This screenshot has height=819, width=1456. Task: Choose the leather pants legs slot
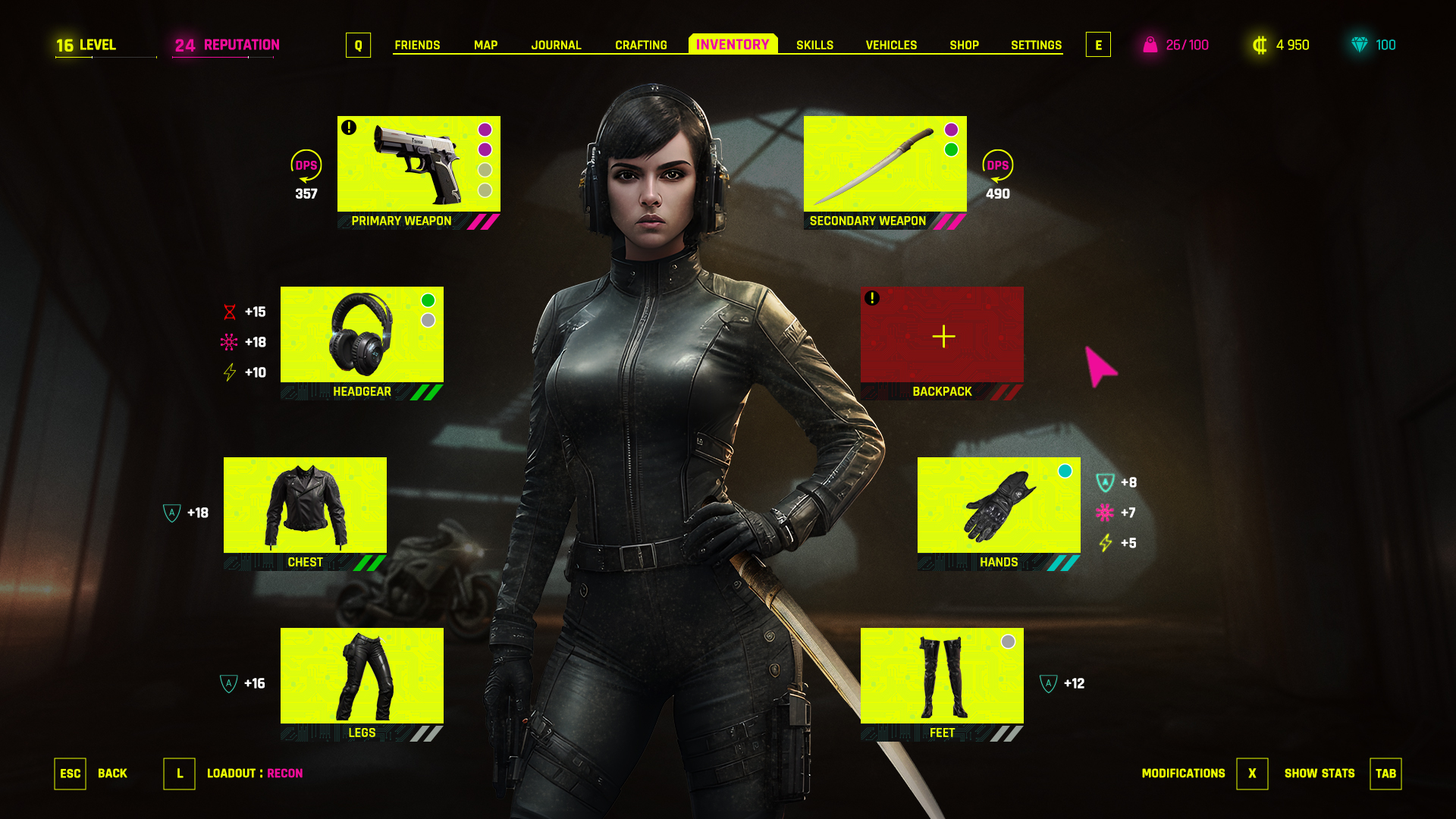(x=362, y=676)
